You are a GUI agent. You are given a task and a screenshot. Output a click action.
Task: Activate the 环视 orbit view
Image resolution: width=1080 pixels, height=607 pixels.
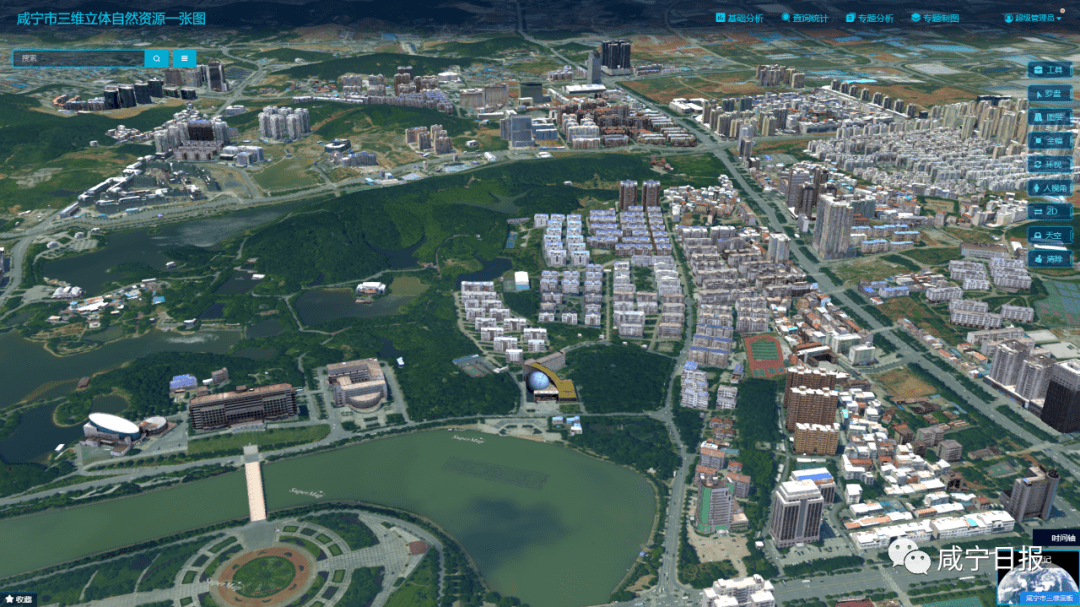coord(1049,164)
